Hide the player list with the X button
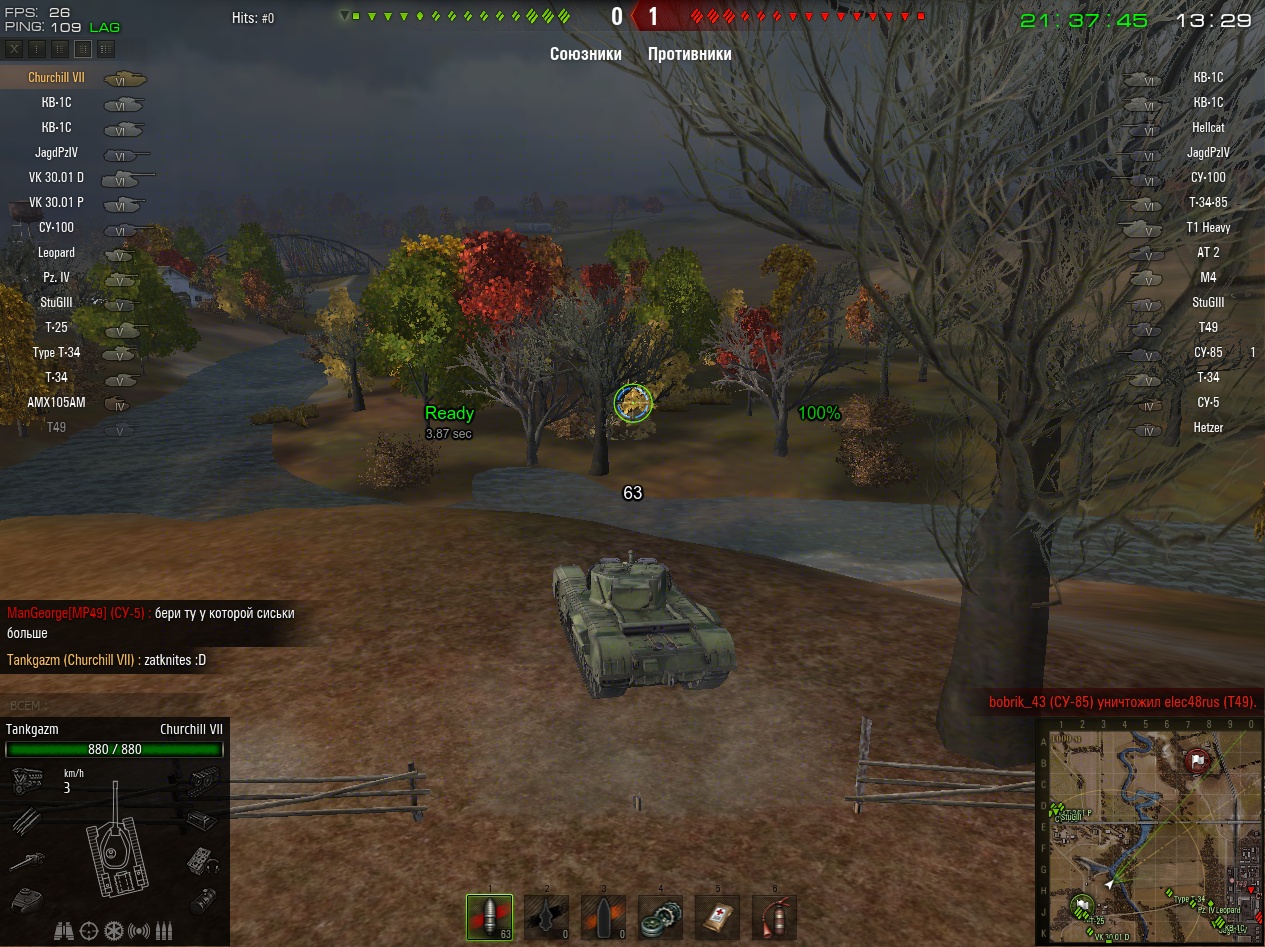1265x947 pixels. [15, 49]
